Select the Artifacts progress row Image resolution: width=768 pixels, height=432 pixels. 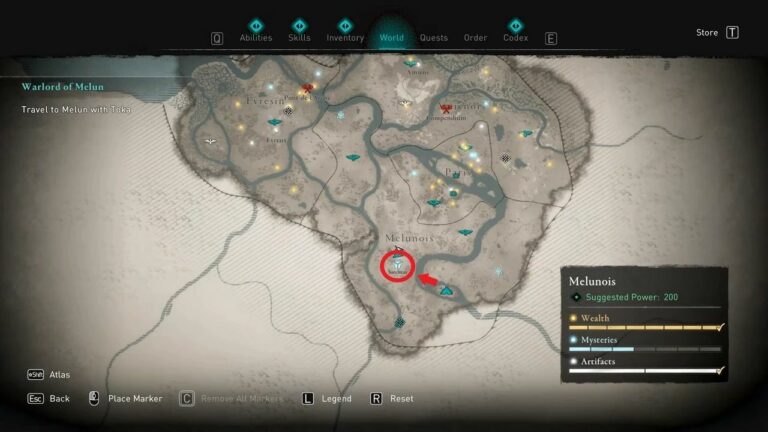(645, 365)
